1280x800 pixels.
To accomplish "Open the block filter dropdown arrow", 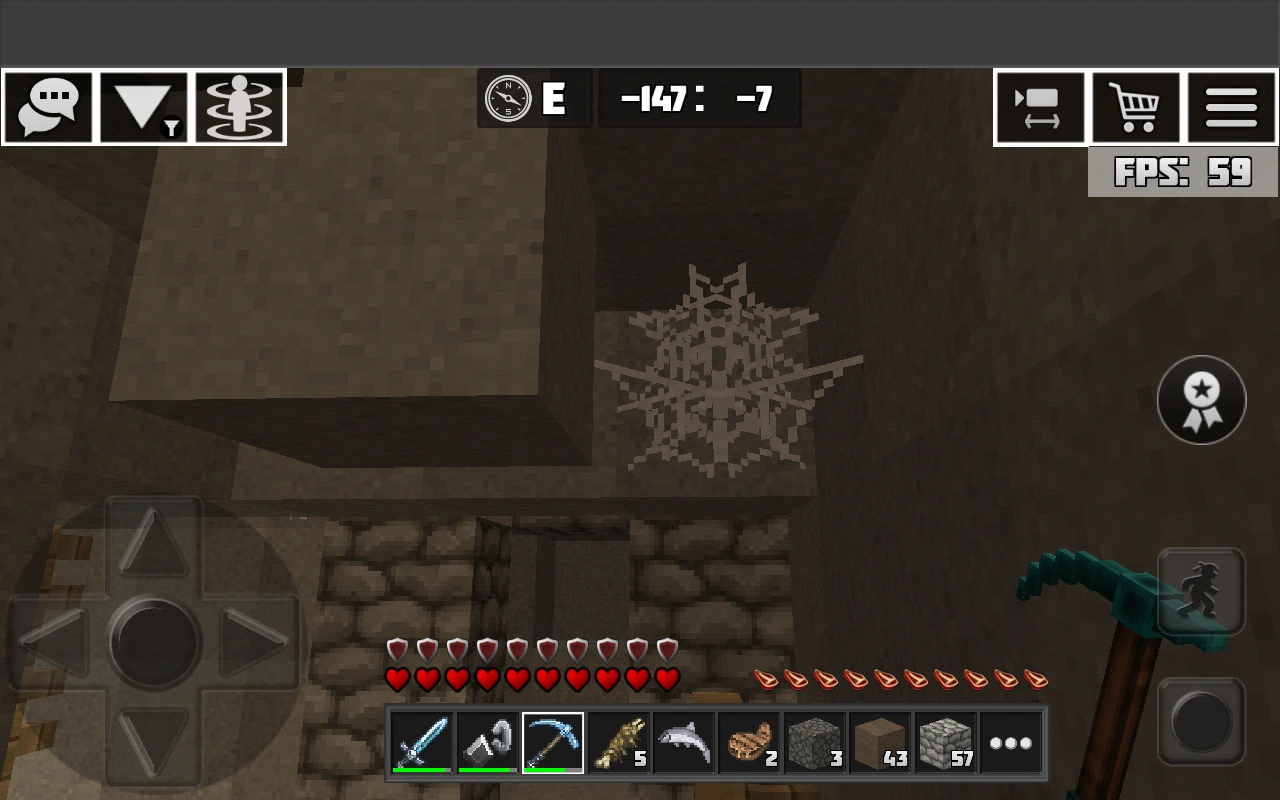I will (x=145, y=106).
